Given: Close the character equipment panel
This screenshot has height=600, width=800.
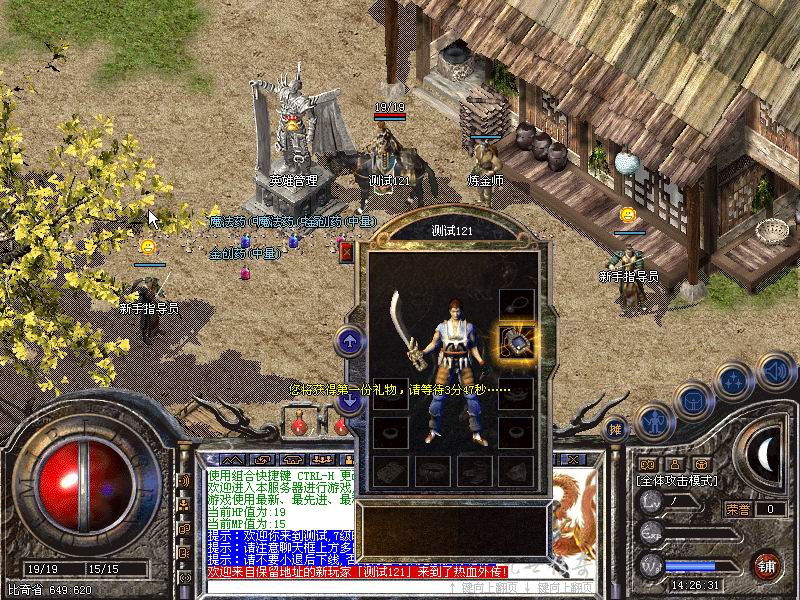Looking at the screenshot, I should (x=347, y=252).
